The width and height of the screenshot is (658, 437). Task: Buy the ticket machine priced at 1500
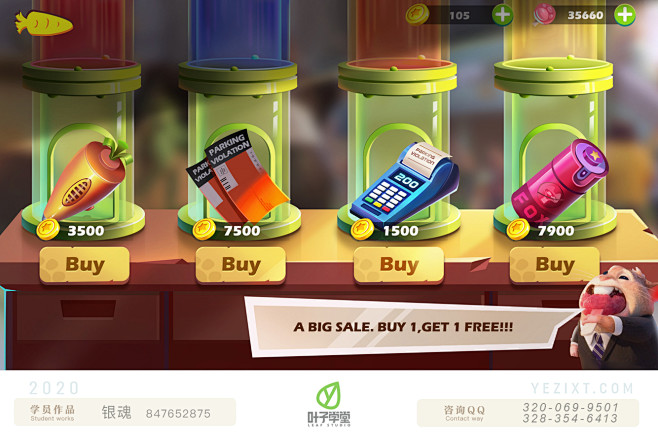coord(398,265)
